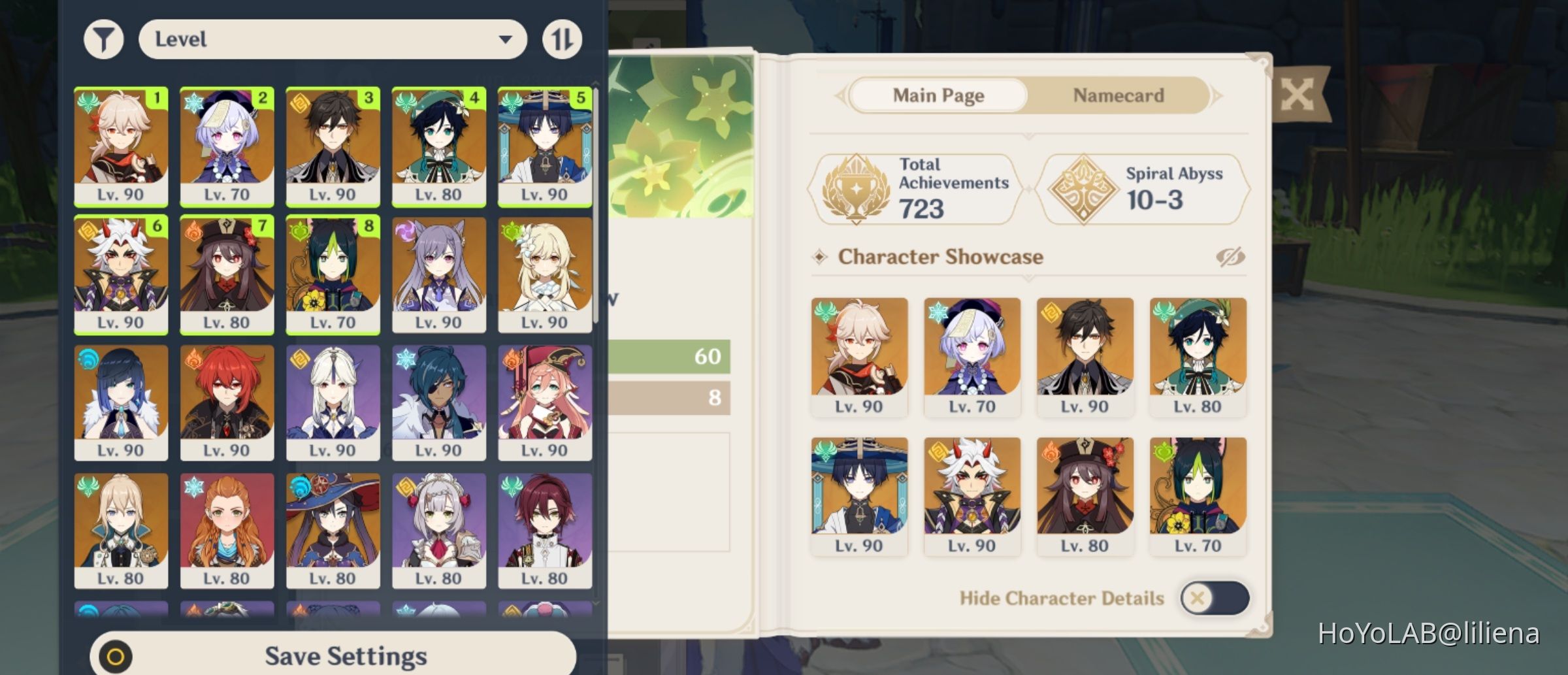
Task: Click the X close button on the banner
Action: pos(1298,93)
